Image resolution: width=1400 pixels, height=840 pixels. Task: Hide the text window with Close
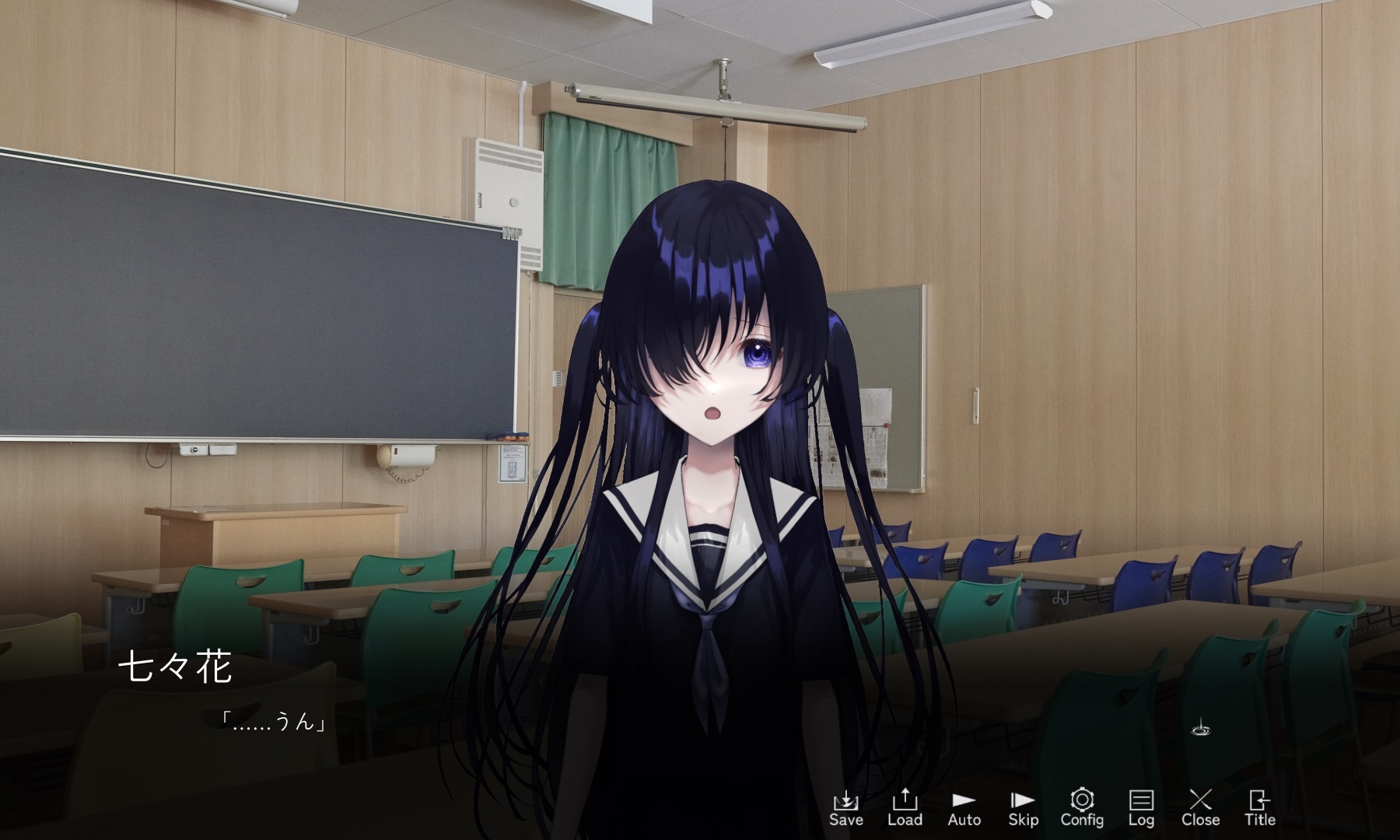(1200, 807)
